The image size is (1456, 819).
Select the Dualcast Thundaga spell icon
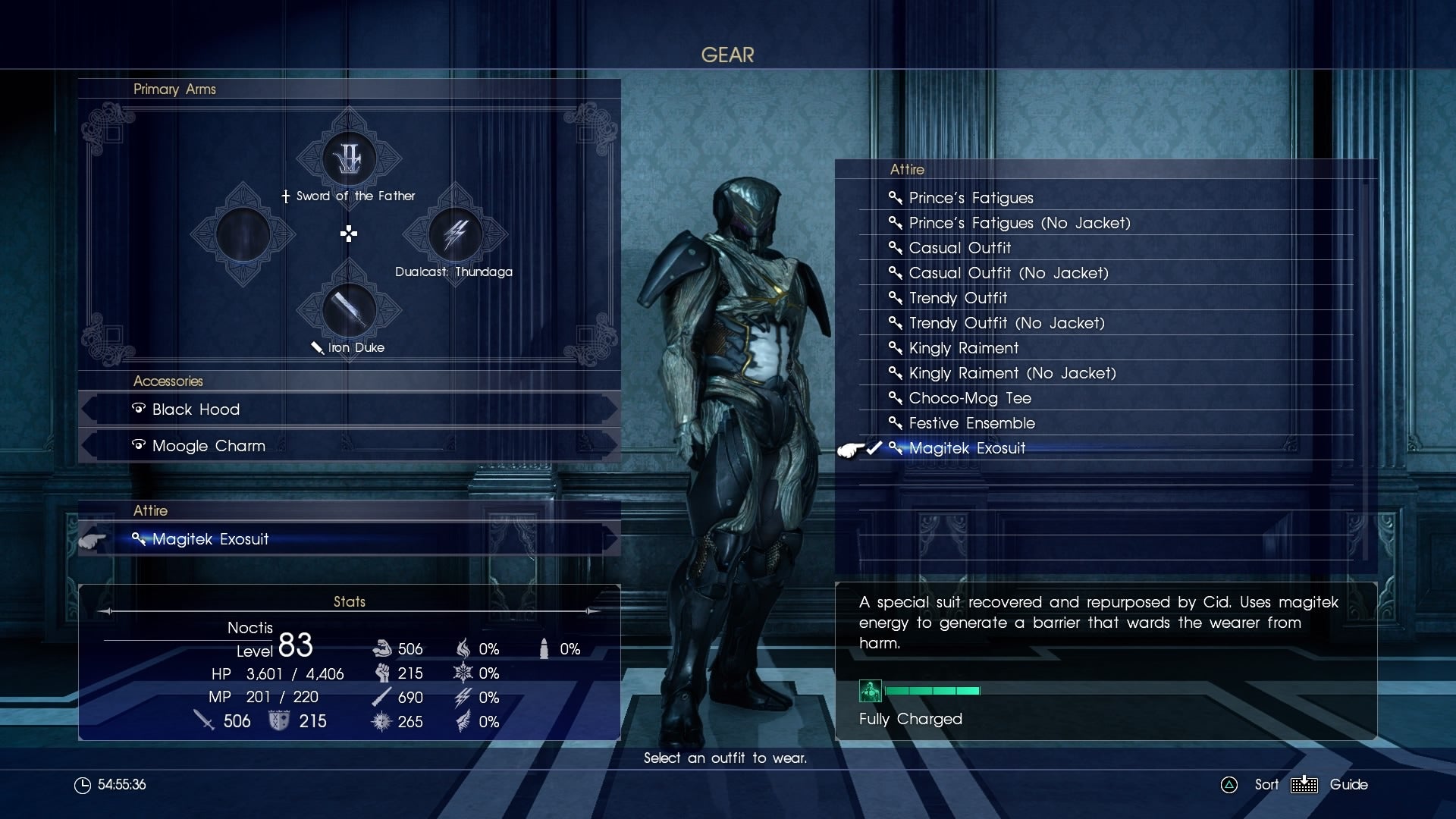pyautogui.click(x=455, y=237)
